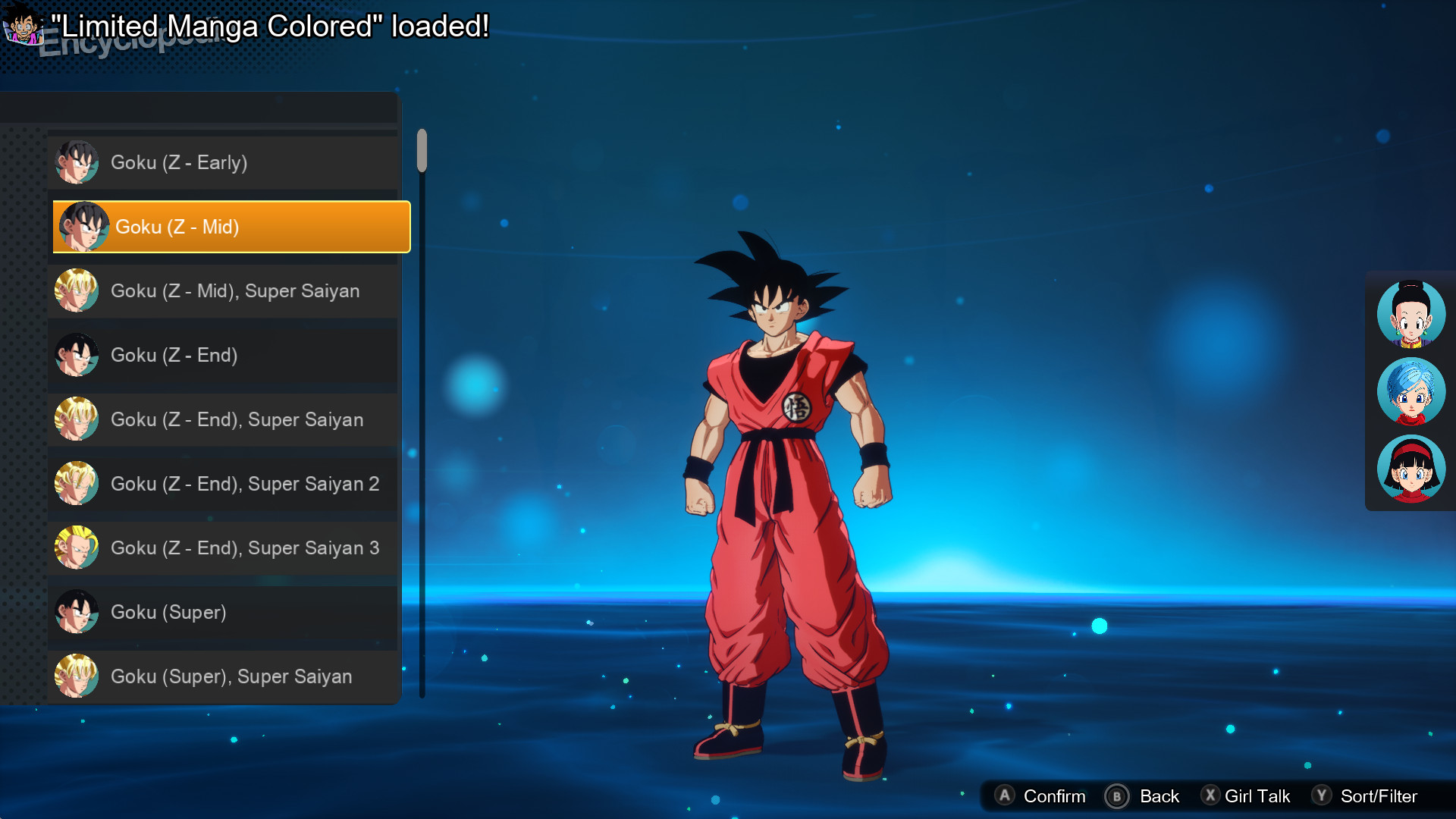Click the Goku (Z - Mid) Super Saiyan portrait

pos(77,290)
